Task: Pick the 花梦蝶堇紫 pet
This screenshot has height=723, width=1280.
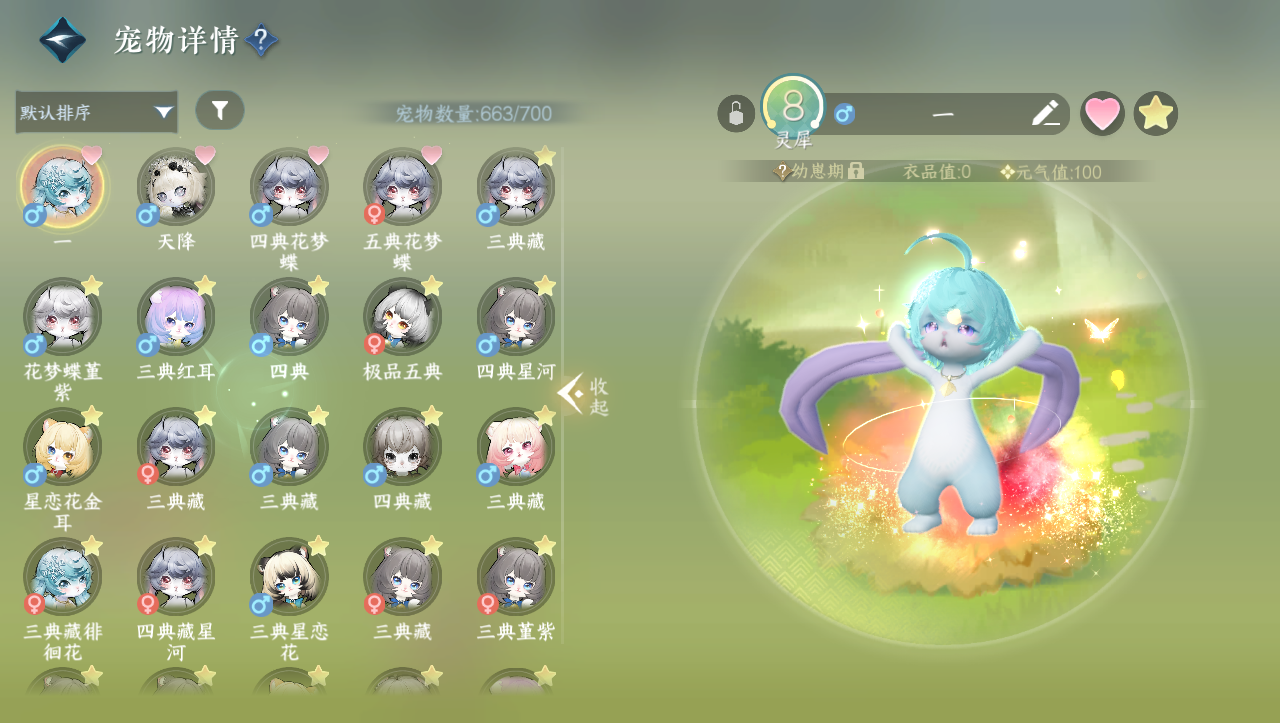Action: tap(62, 318)
